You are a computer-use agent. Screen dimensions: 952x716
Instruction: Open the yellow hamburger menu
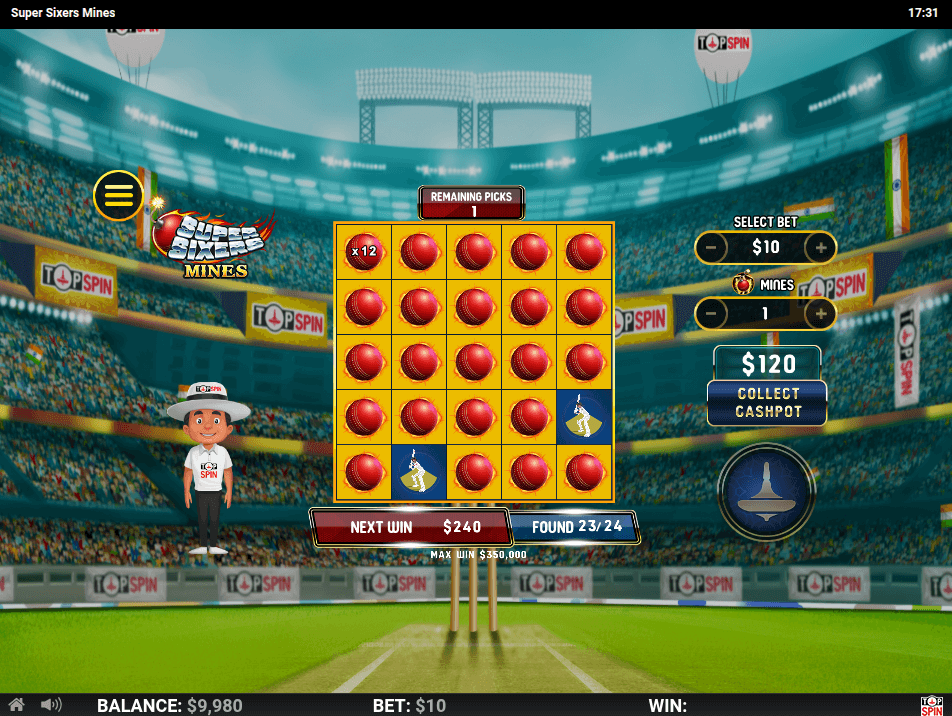118,195
